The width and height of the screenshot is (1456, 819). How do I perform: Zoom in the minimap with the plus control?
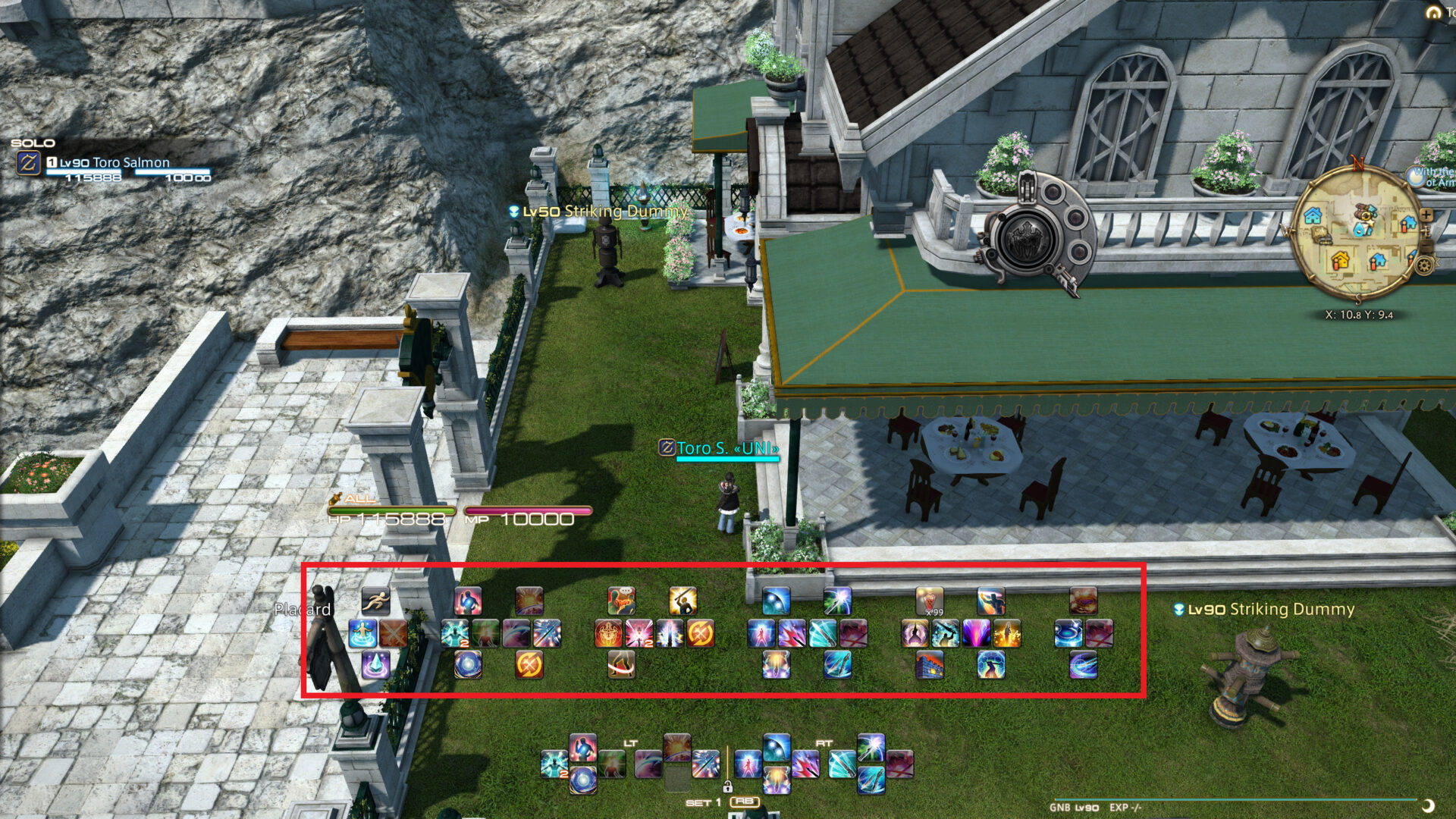coord(1426,215)
